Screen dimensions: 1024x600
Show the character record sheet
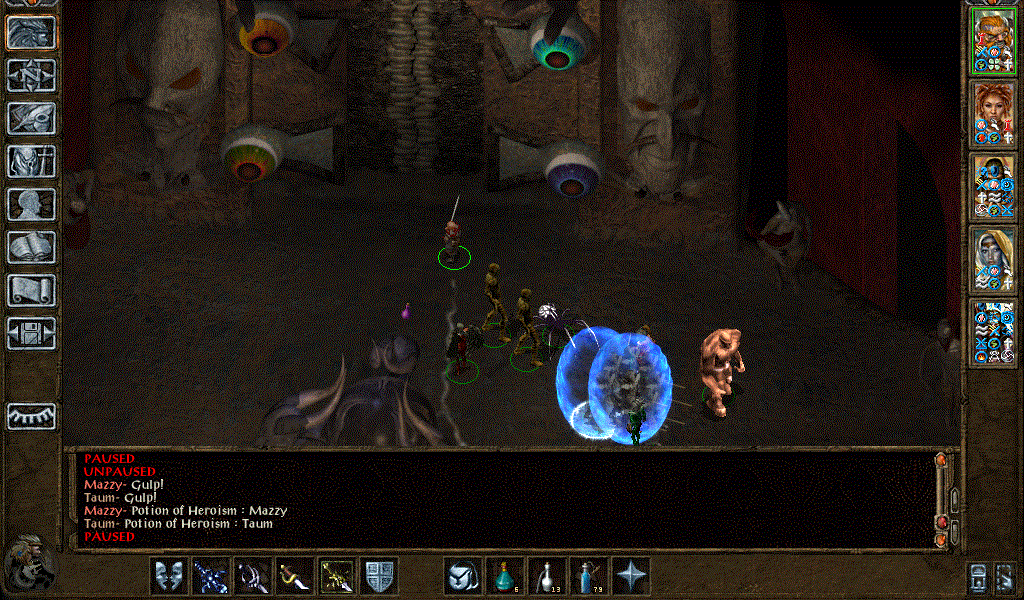click(32, 204)
